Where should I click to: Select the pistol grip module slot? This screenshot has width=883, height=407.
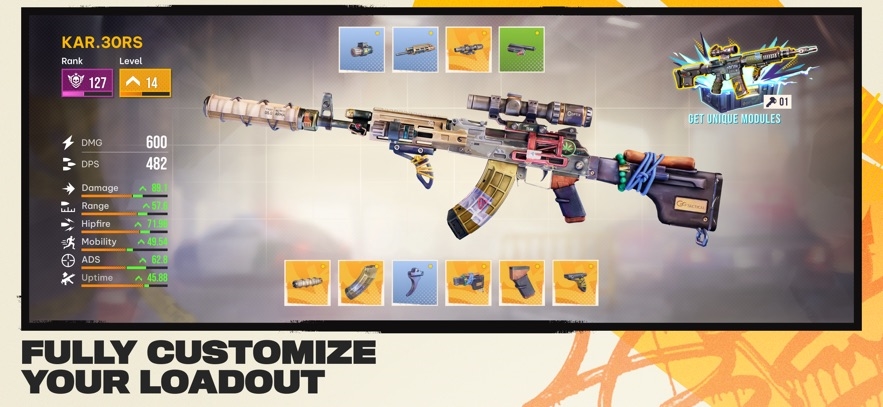click(x=521, y=283)
